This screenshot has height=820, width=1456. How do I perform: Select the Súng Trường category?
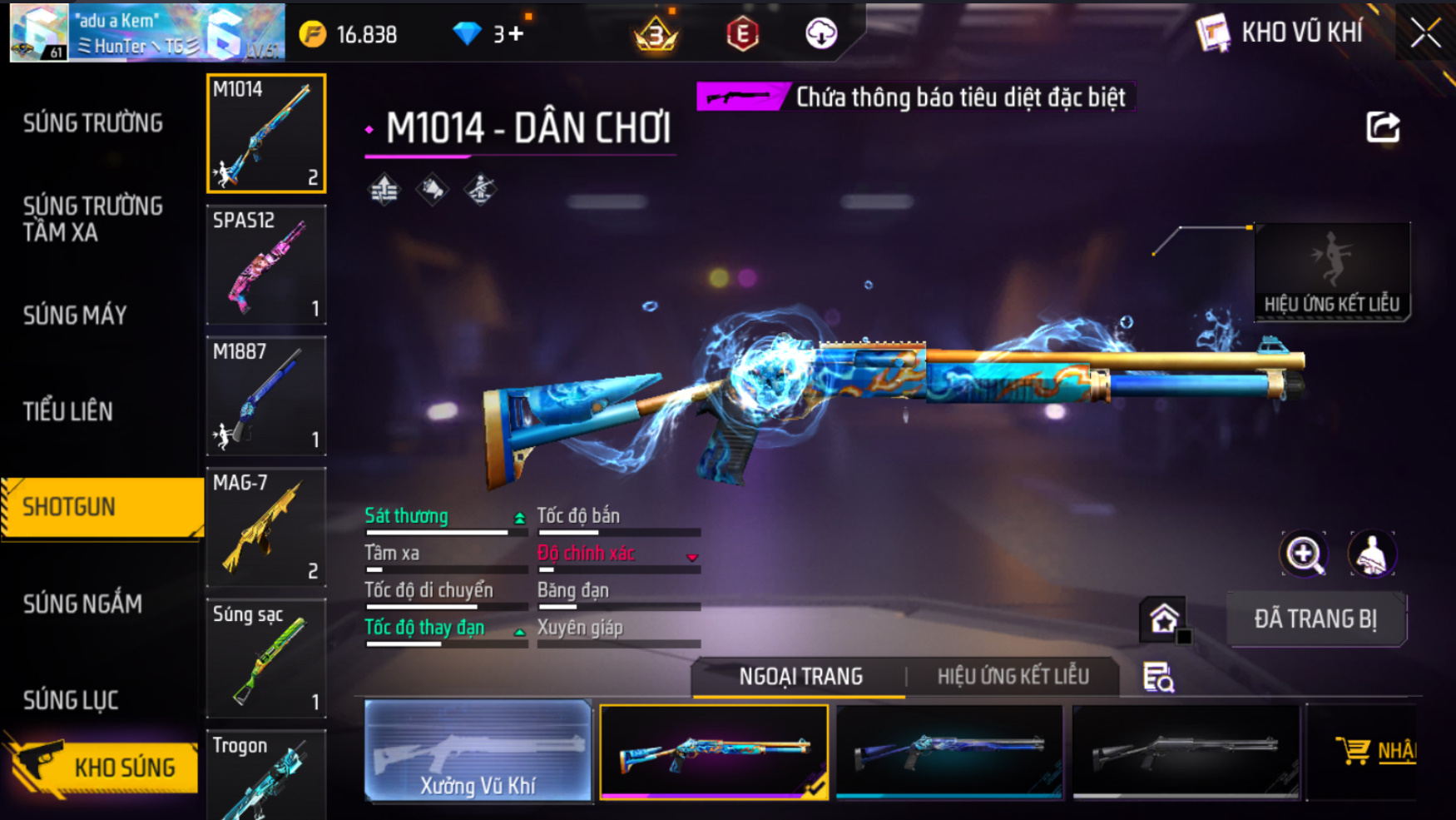click(93, 123)
